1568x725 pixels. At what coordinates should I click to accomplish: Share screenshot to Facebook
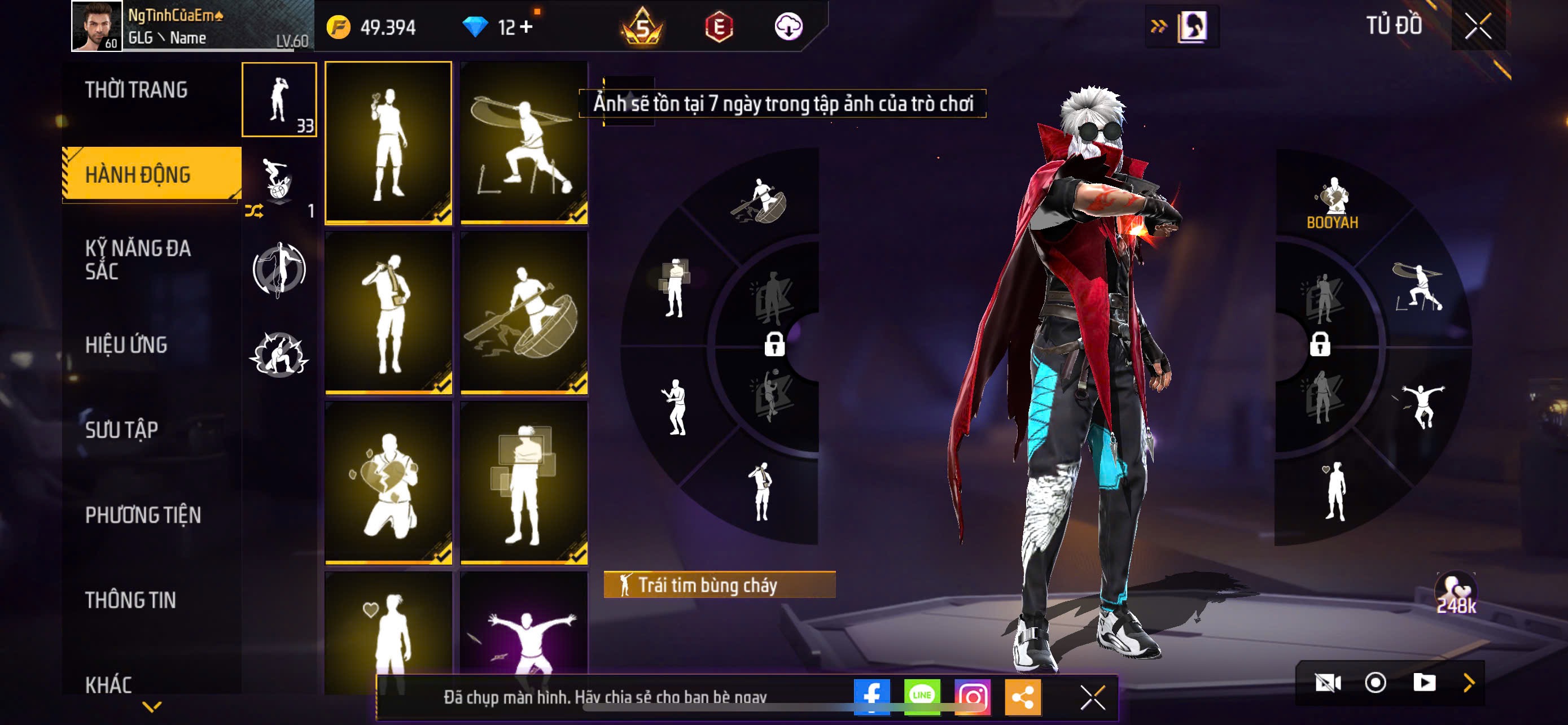(871, 696)
